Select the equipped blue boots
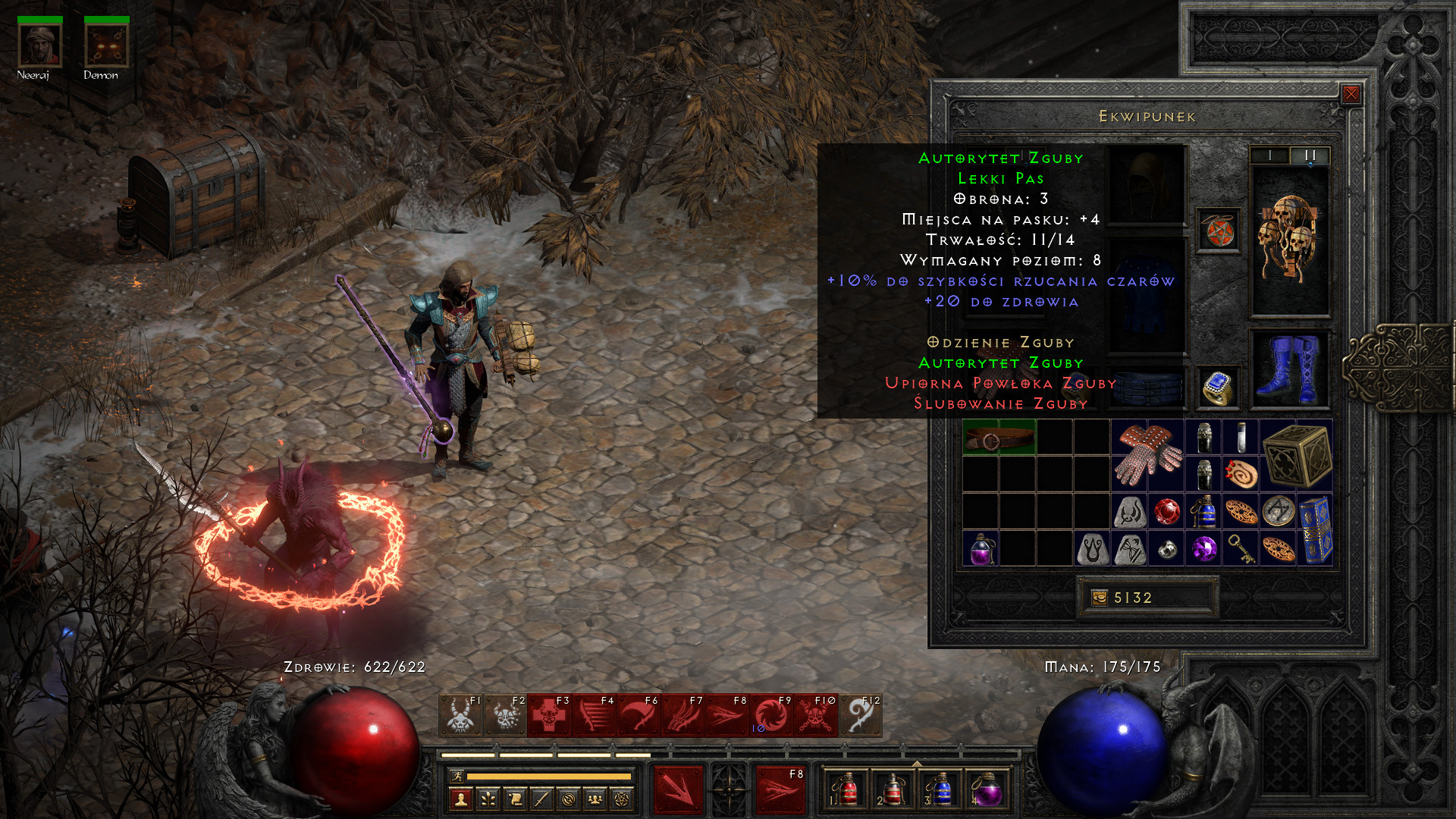Viewport: 1456px width, 819px height. pos(1289,369)
